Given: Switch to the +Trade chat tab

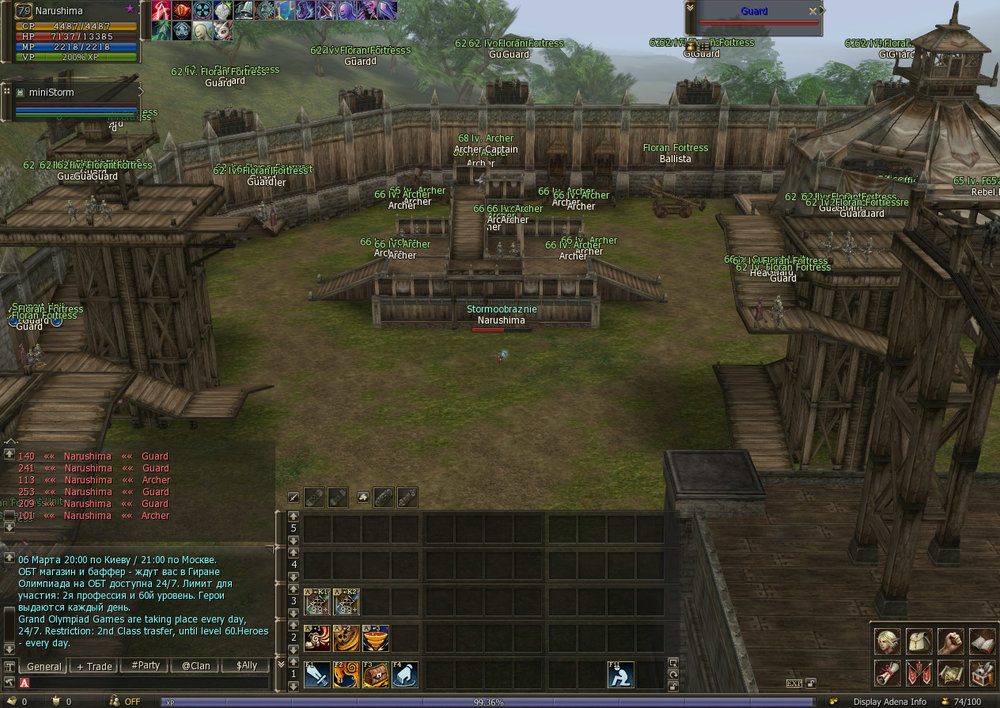Looking at the screenshot, I should click(x=95, y=666).
